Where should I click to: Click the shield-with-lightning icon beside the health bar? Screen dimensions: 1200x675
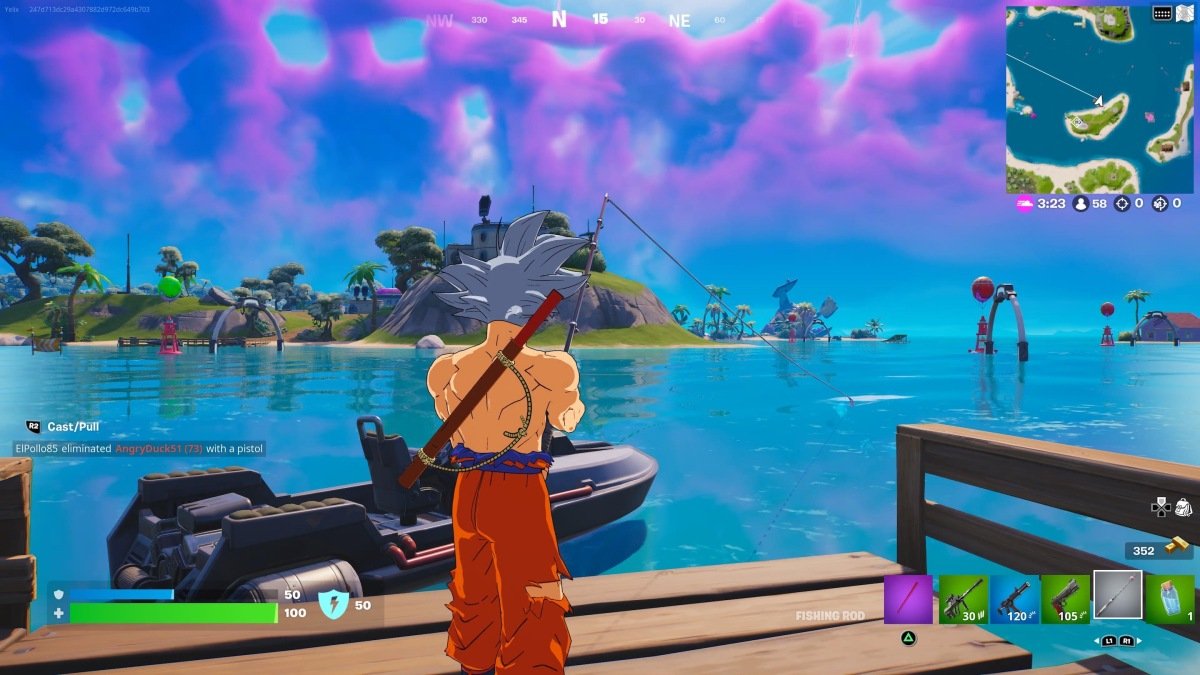(x=333, y=604)
